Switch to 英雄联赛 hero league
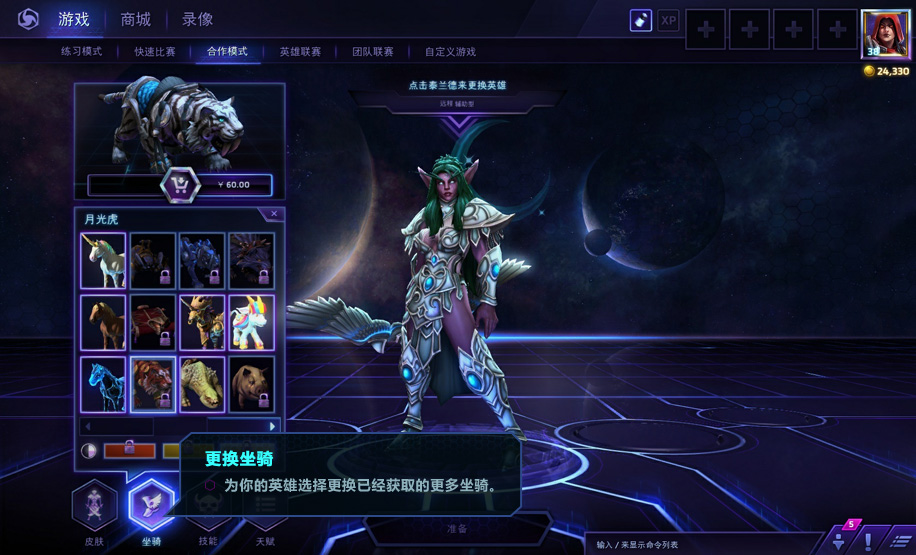916x555 pixels. click(x=300, y=51)
